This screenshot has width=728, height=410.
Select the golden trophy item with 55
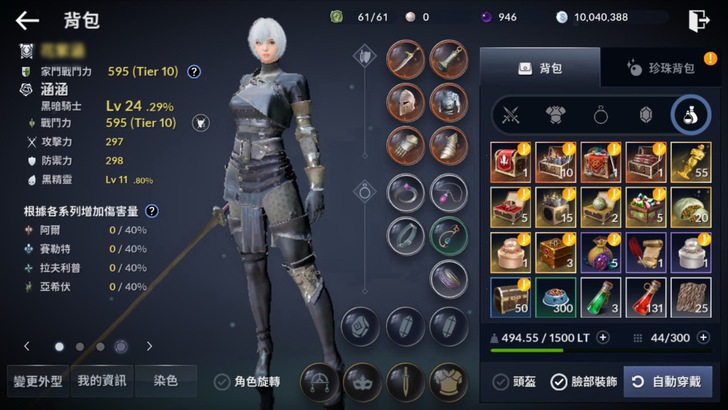point(691,162)
